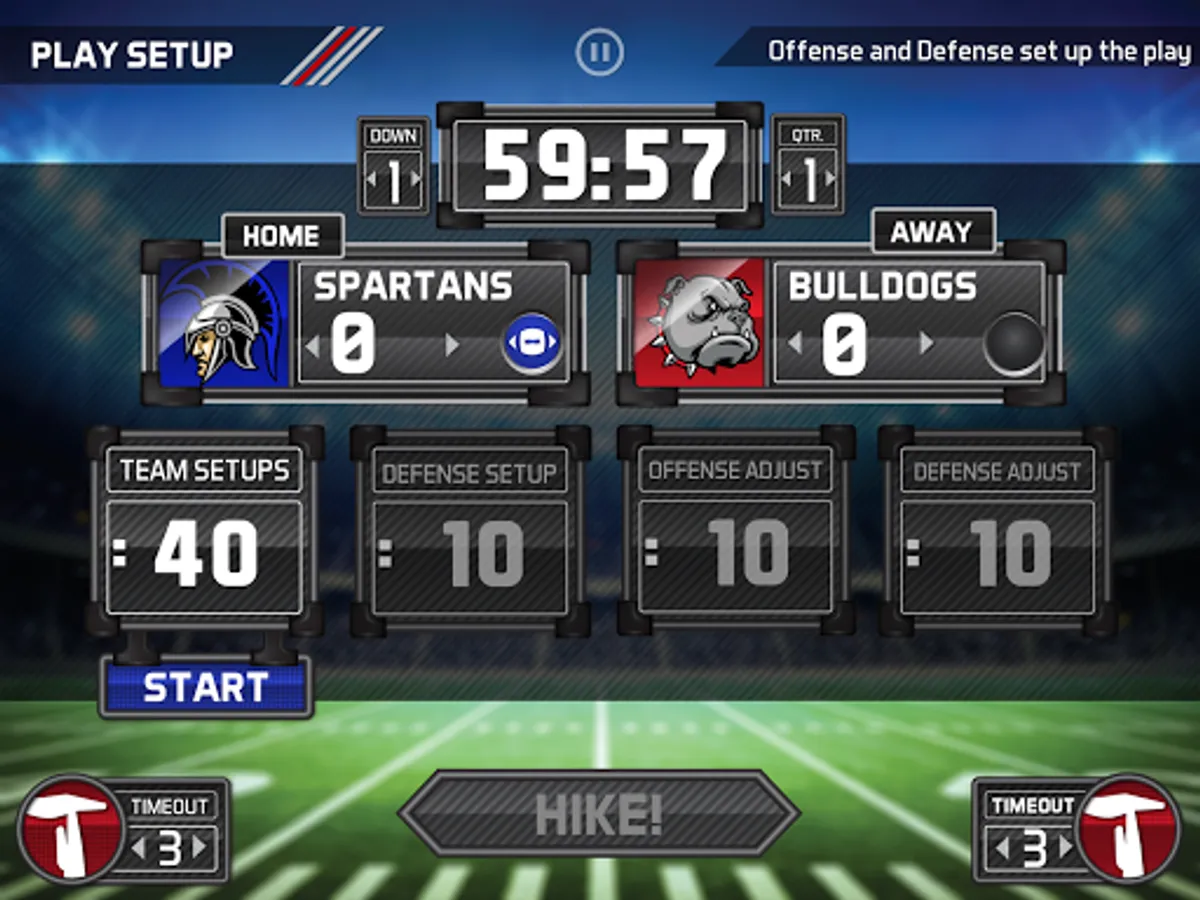Toggle the Spartans football possession icon
1200x900 pixels.
point(531,343)
